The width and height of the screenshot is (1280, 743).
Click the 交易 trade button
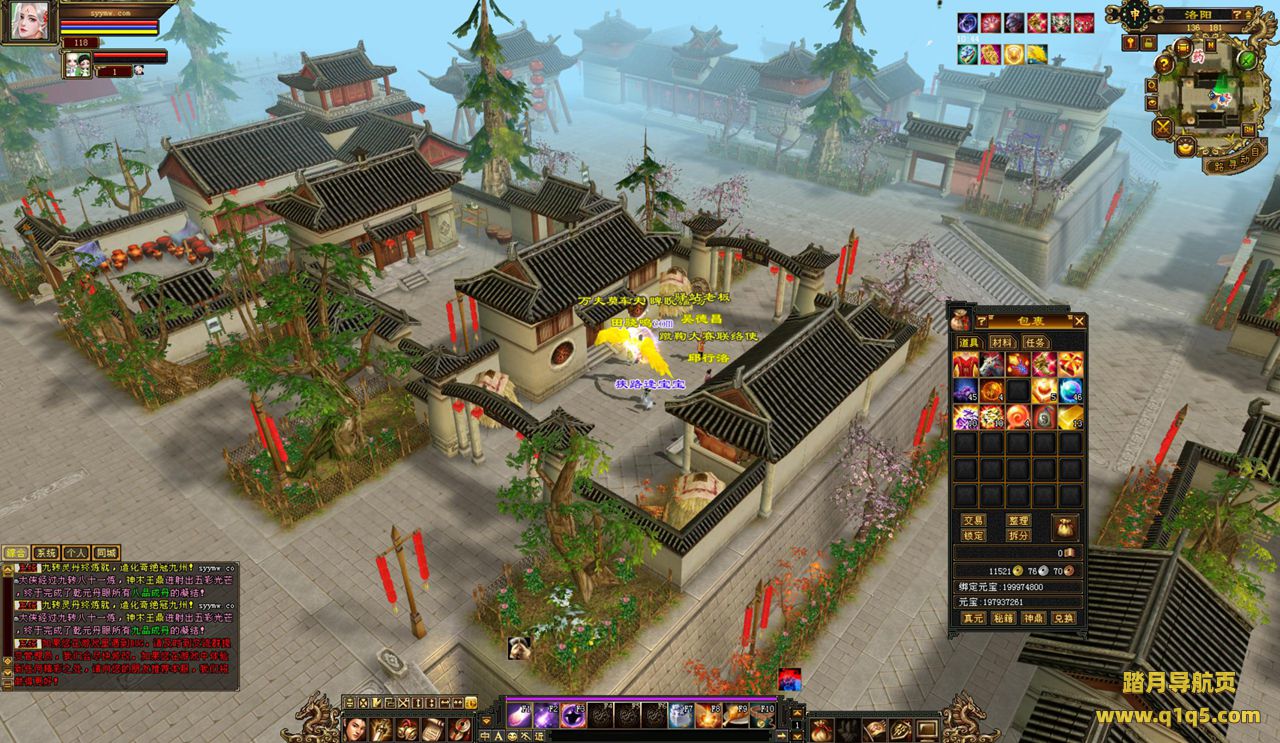[x=973, y=521]
